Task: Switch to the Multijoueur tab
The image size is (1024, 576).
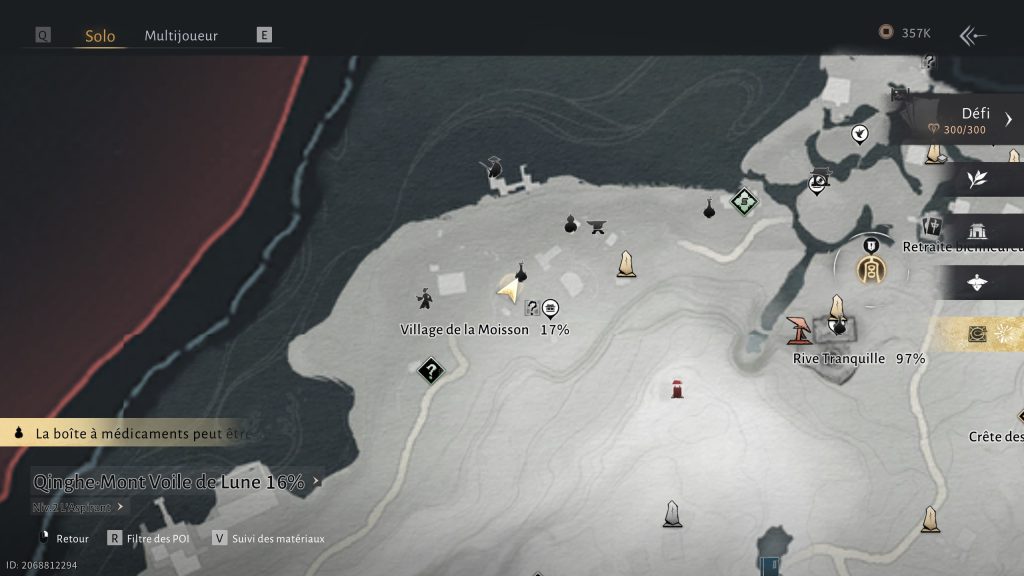Action: [x=181, y=35]
